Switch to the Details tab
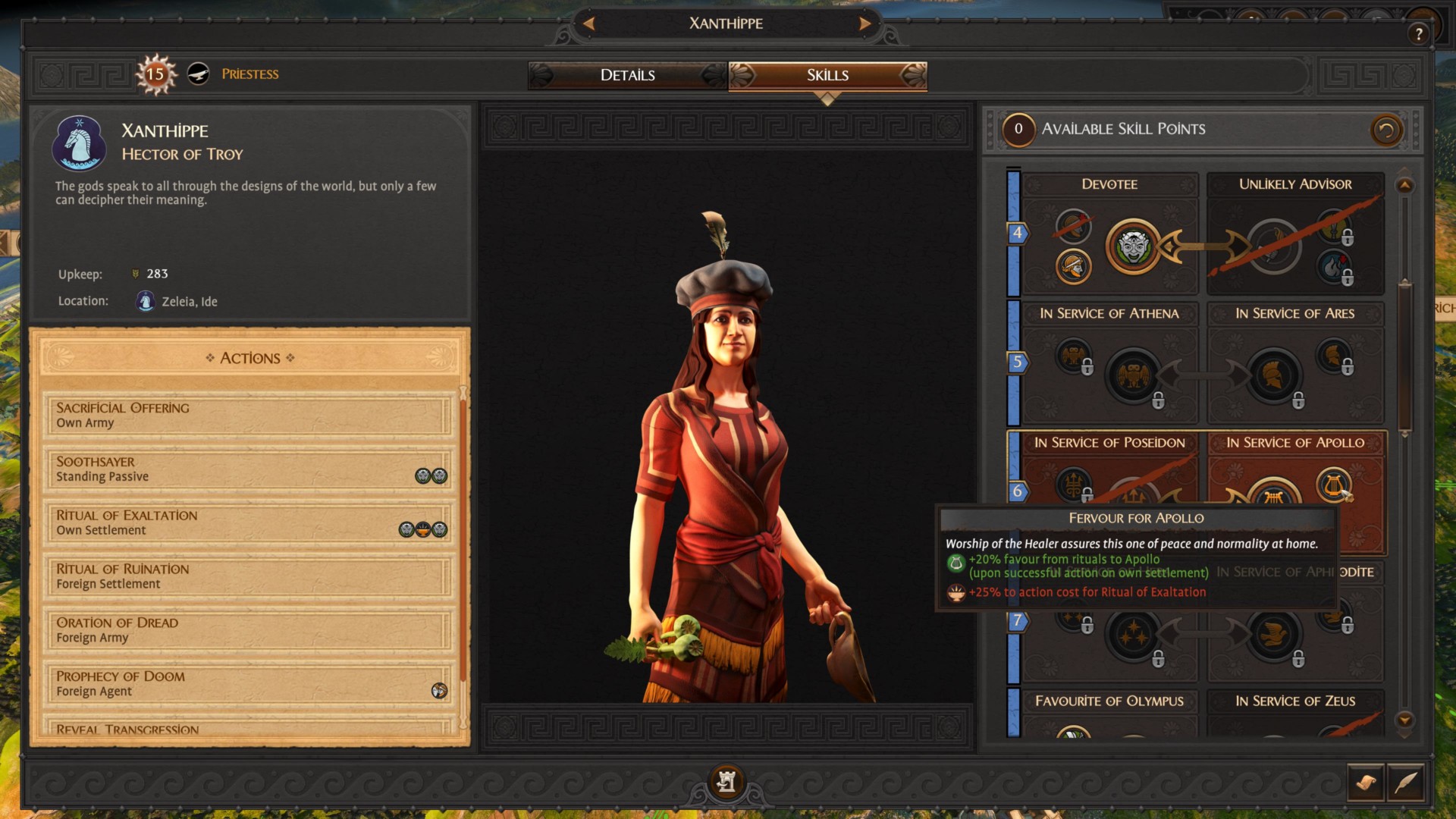The height and width of the screenshot is (819, 1456). [627, 75]
